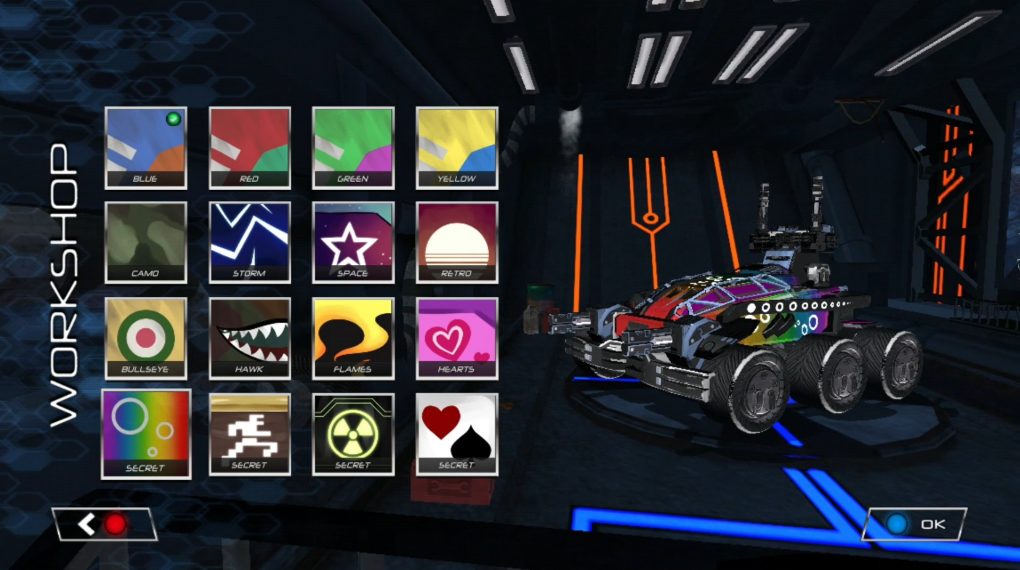This screenshot has height=570, width=1020.
Task: Select the Space star skin
Action: [353, 243]
